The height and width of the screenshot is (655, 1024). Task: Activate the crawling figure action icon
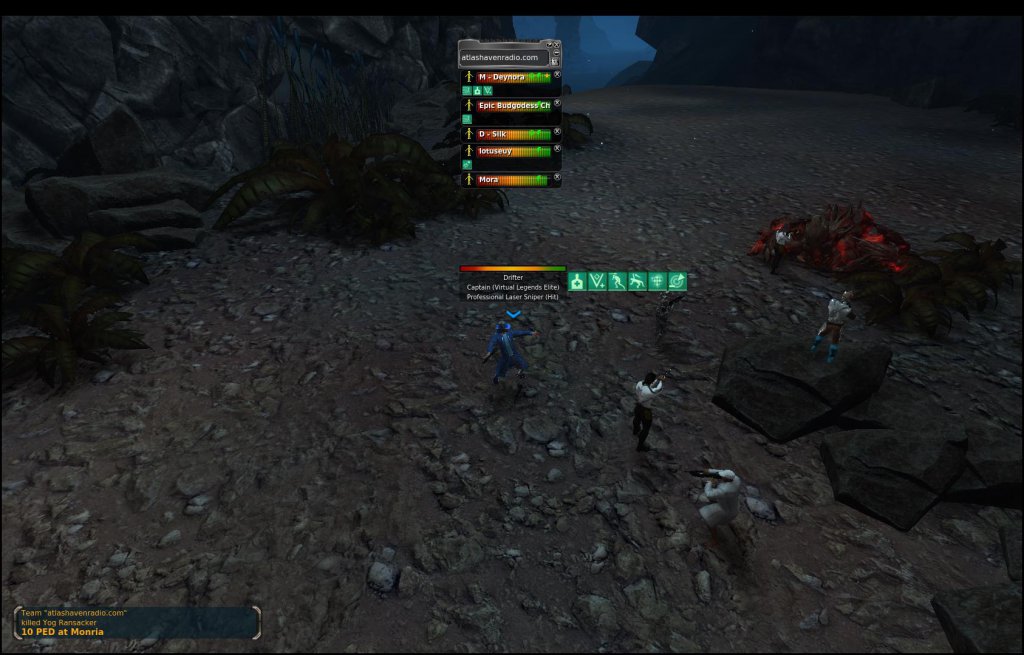coord(637,282)
